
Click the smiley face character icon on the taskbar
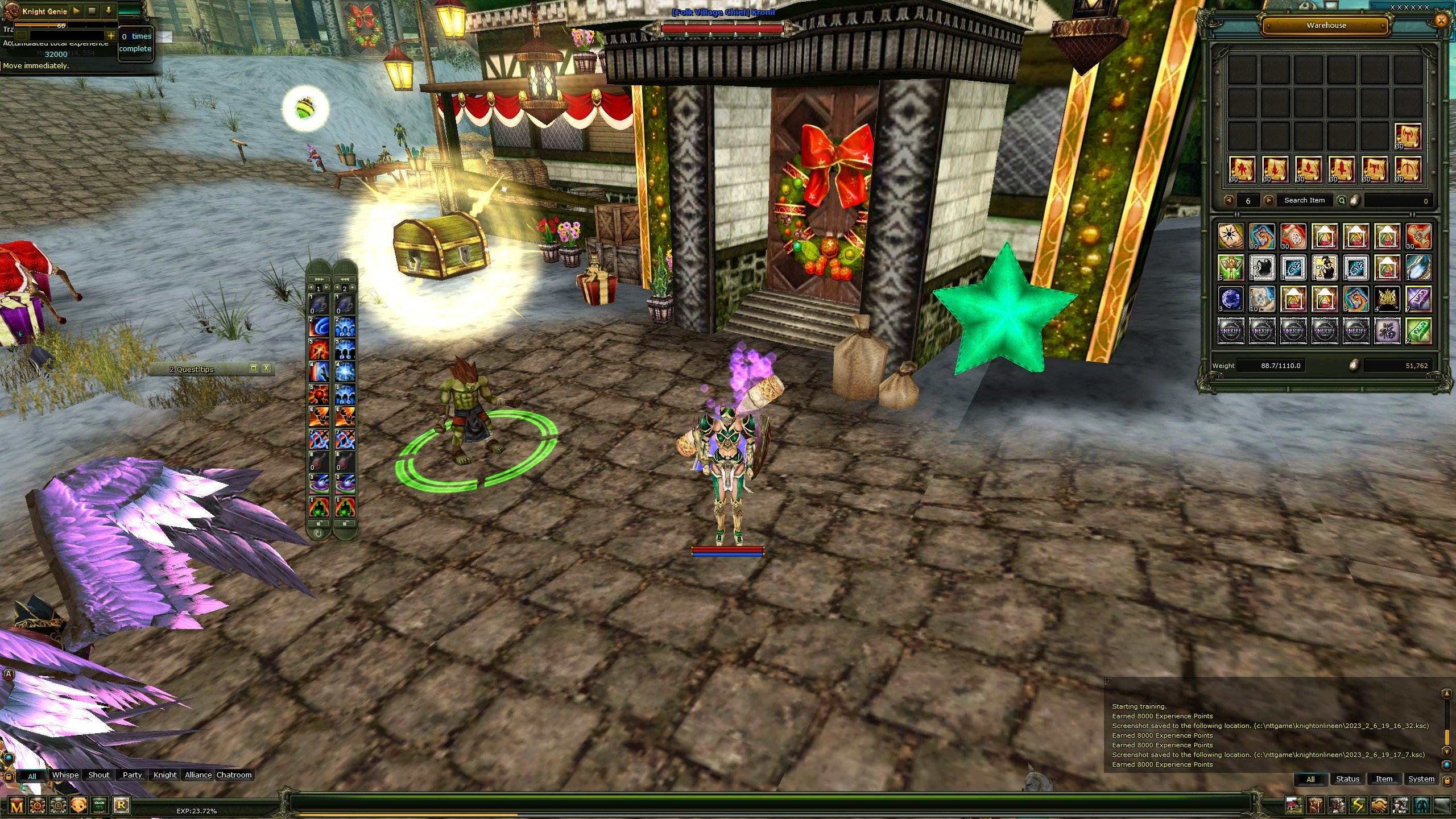pyautogui.click(x=78, y=806)
